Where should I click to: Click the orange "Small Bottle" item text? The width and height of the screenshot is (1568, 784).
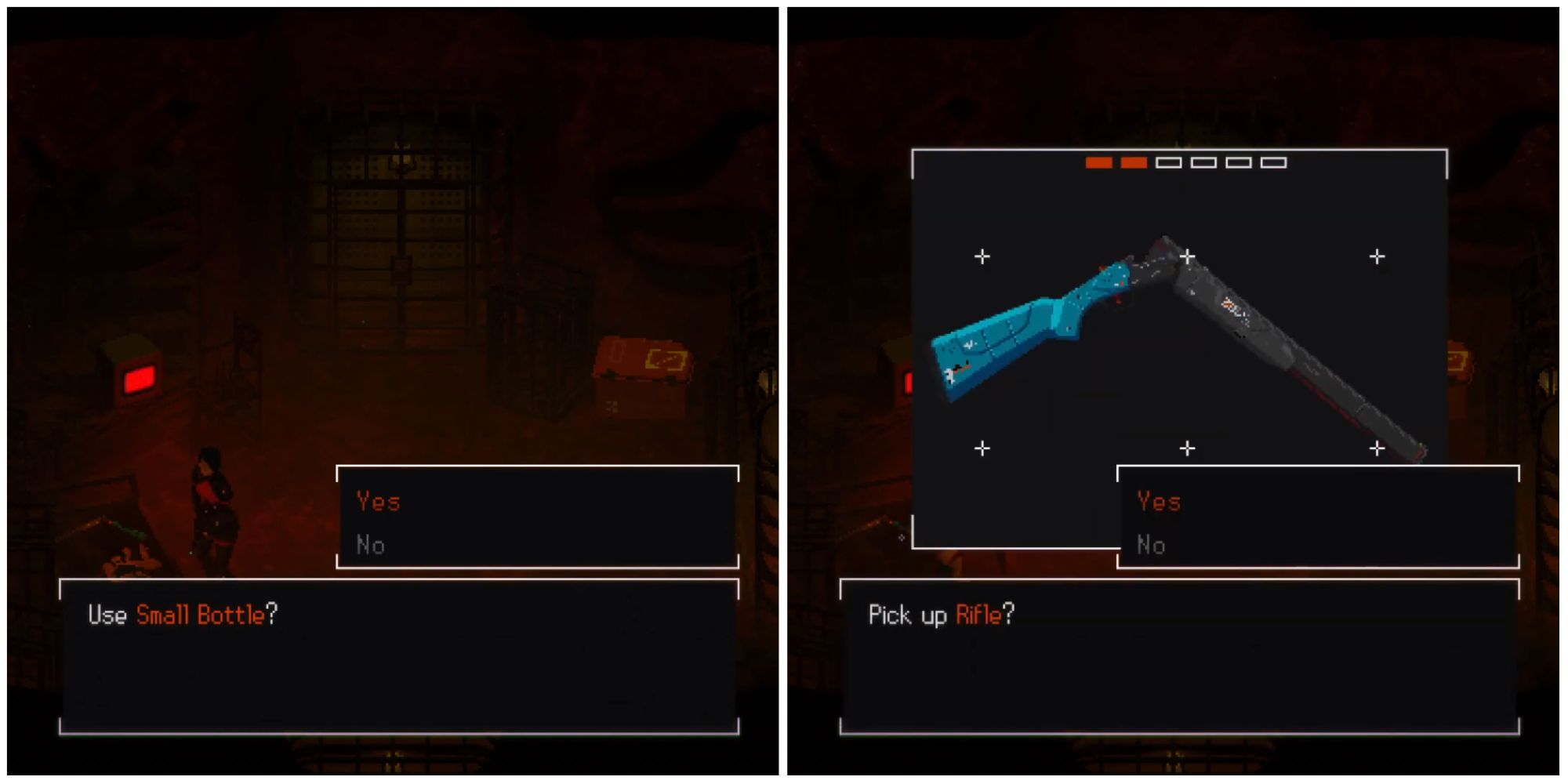(x=199, y=615)
